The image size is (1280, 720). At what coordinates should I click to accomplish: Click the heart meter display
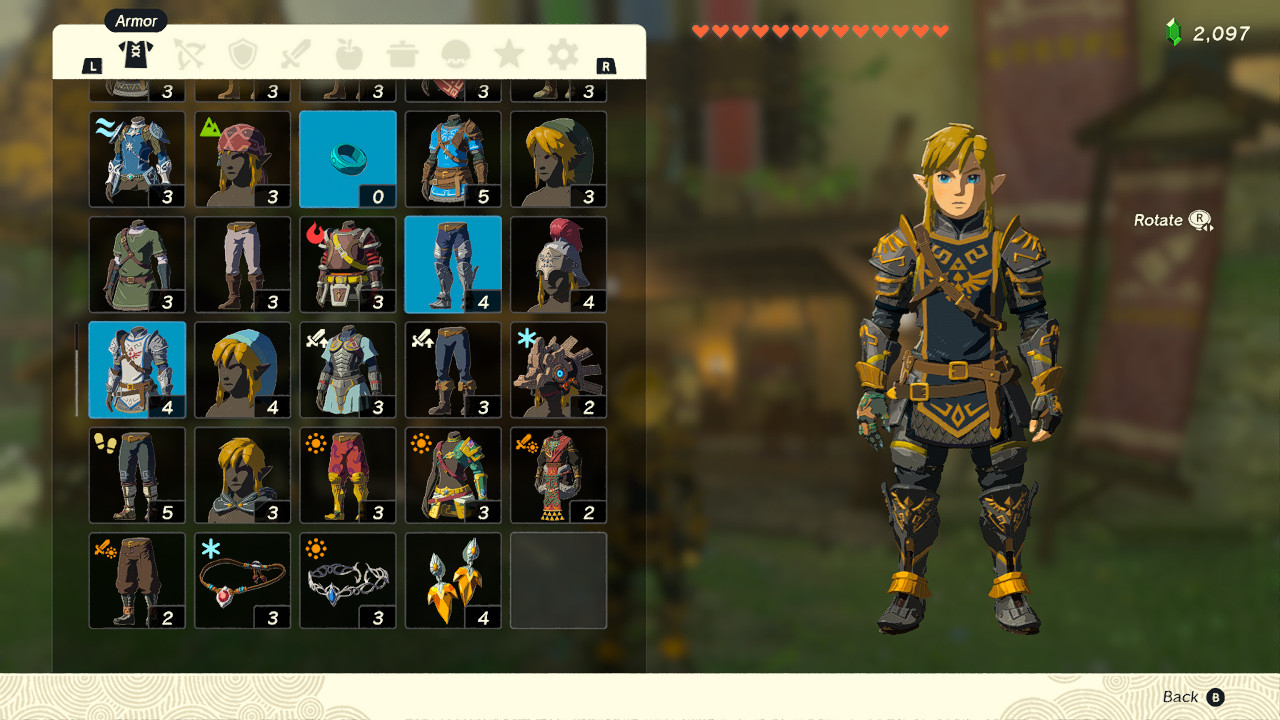click(820, 30)
